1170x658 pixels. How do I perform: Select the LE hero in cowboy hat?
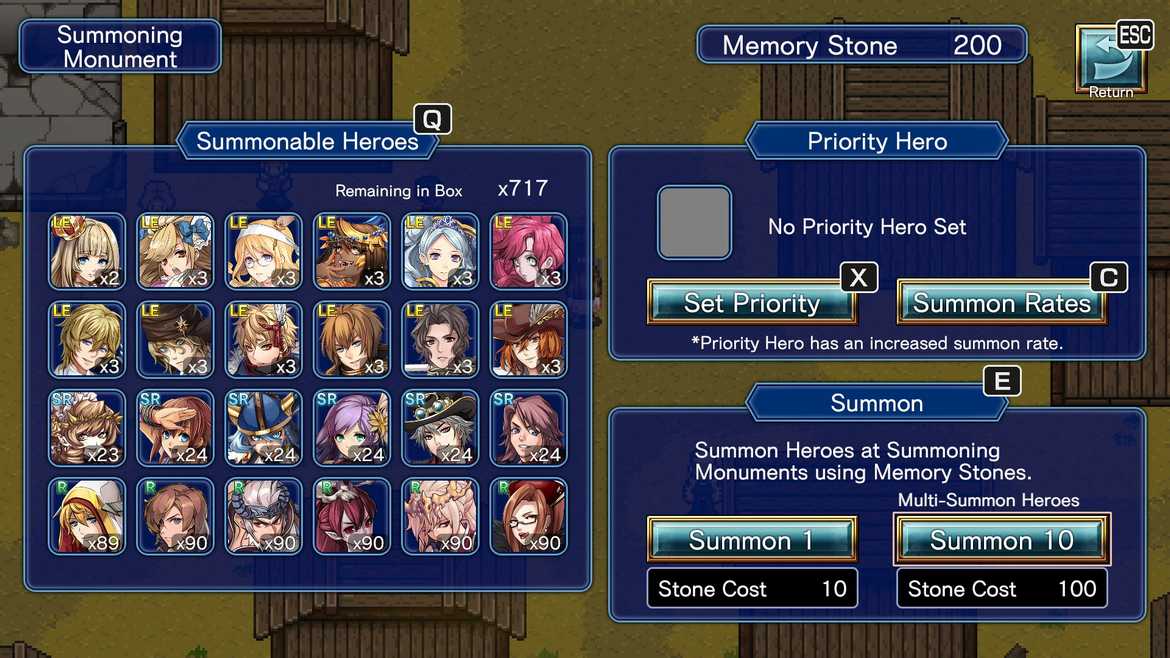(528, 339)
